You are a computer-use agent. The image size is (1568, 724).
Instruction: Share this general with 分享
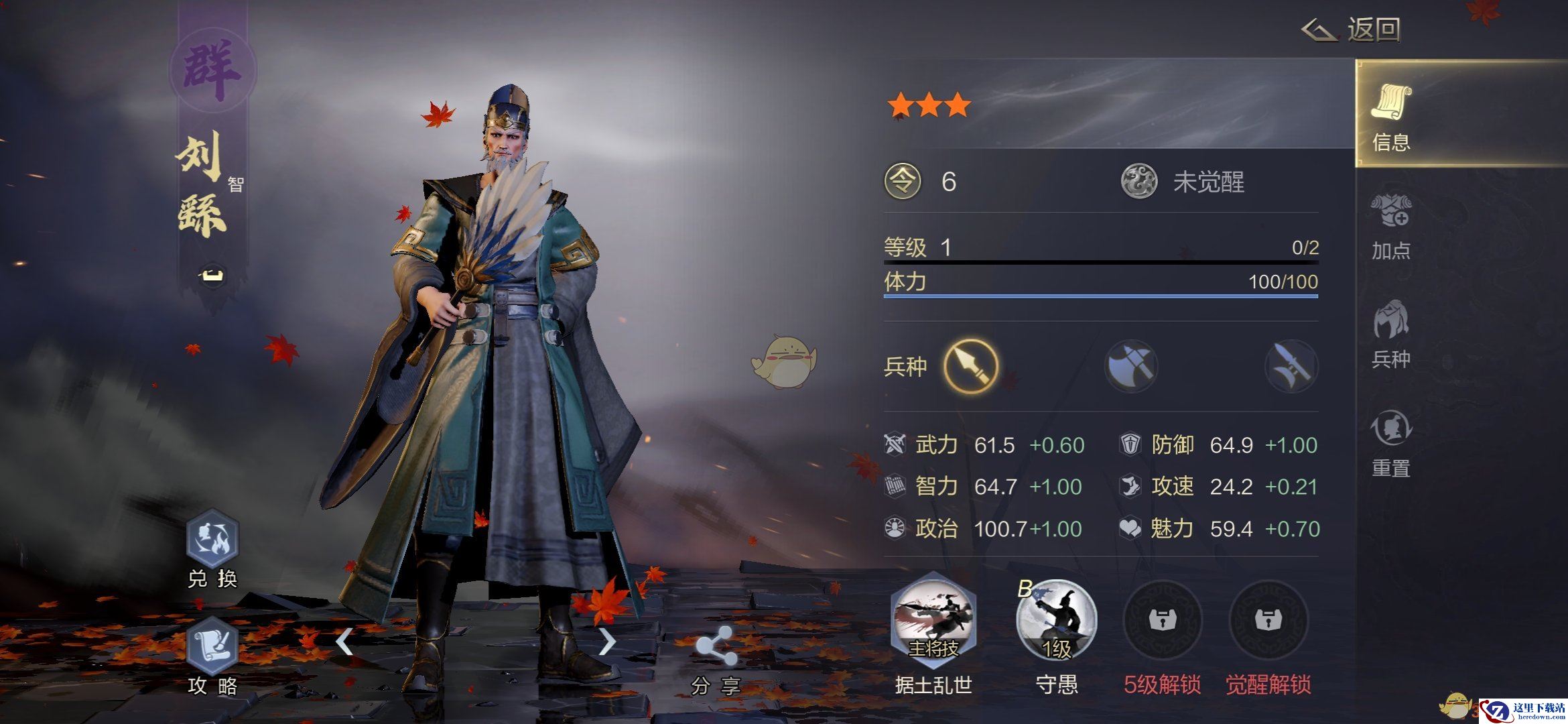tap(716, 647)
